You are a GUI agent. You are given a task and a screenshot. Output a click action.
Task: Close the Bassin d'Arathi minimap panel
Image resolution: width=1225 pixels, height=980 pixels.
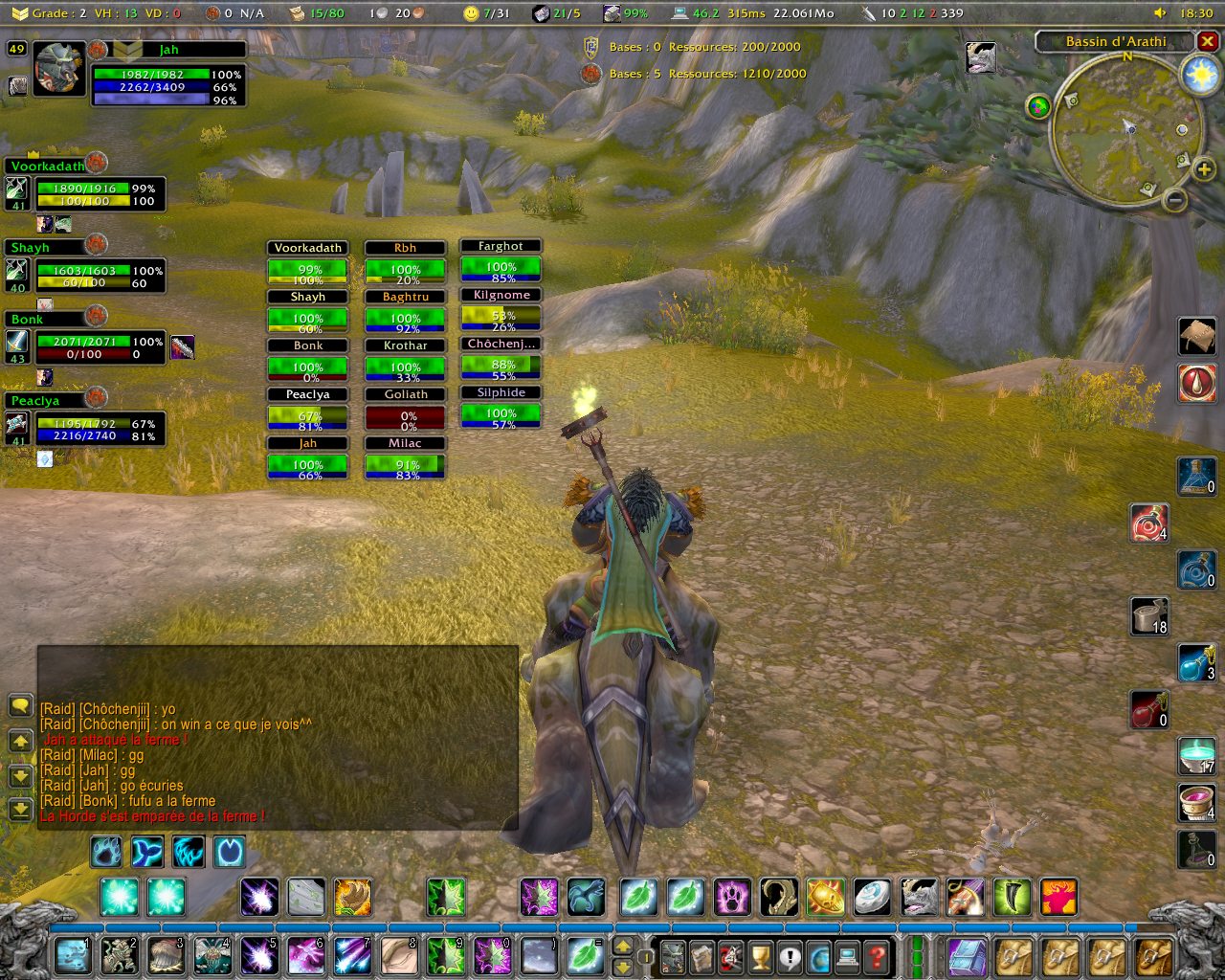pyautogui.click(x=1208, y=41)
